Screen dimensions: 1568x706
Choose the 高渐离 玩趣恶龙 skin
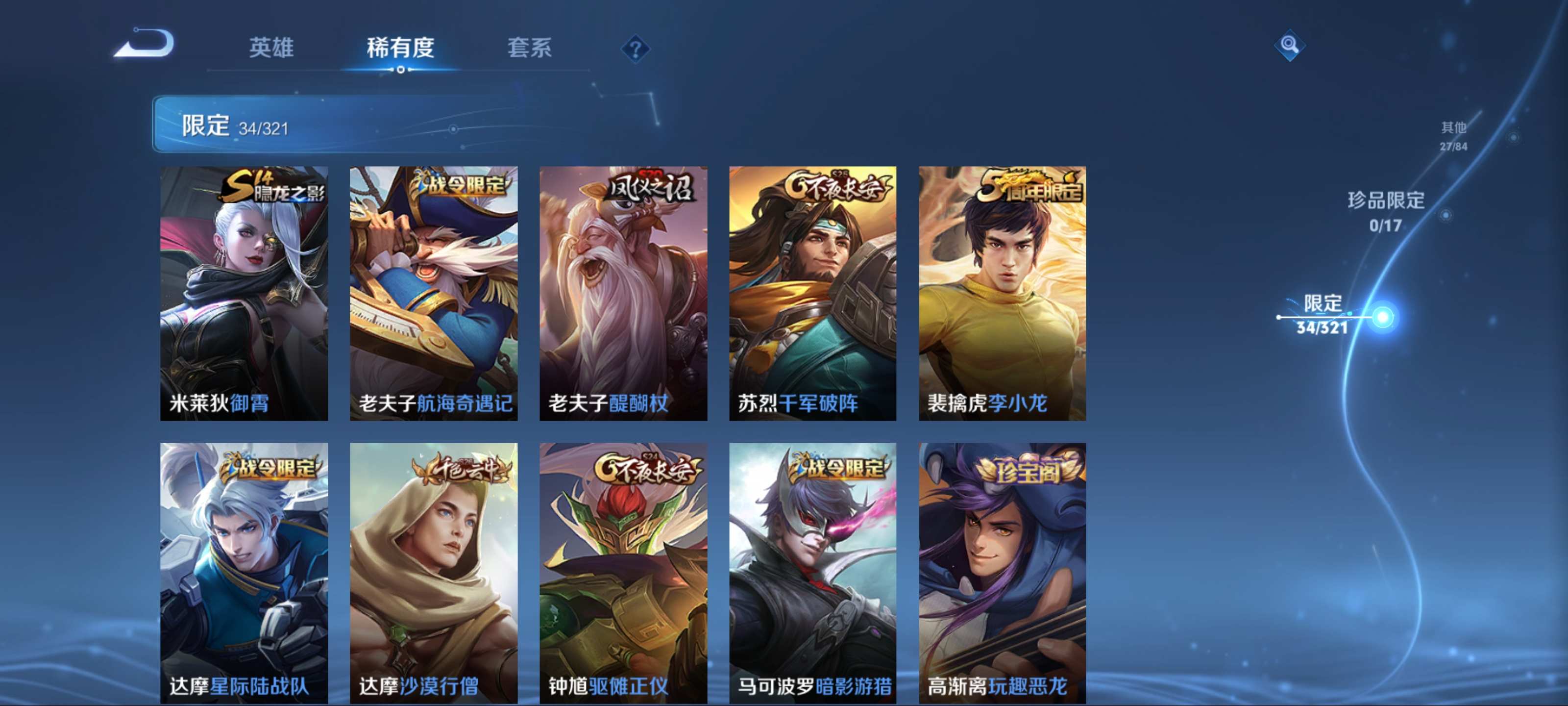(1002, 573)
